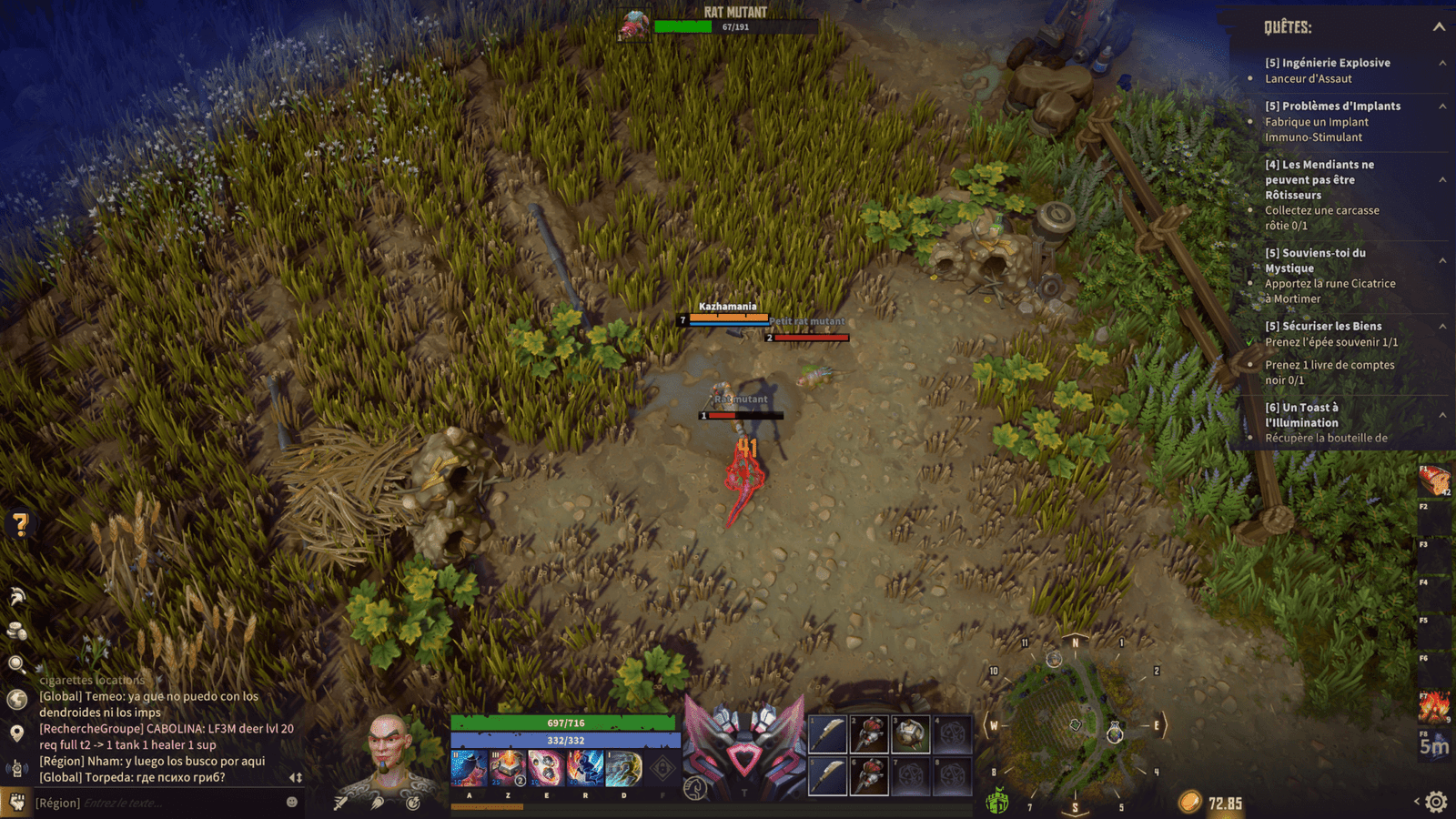
Task: Activate the dash ability on key D
Action: tap(623, 769)
